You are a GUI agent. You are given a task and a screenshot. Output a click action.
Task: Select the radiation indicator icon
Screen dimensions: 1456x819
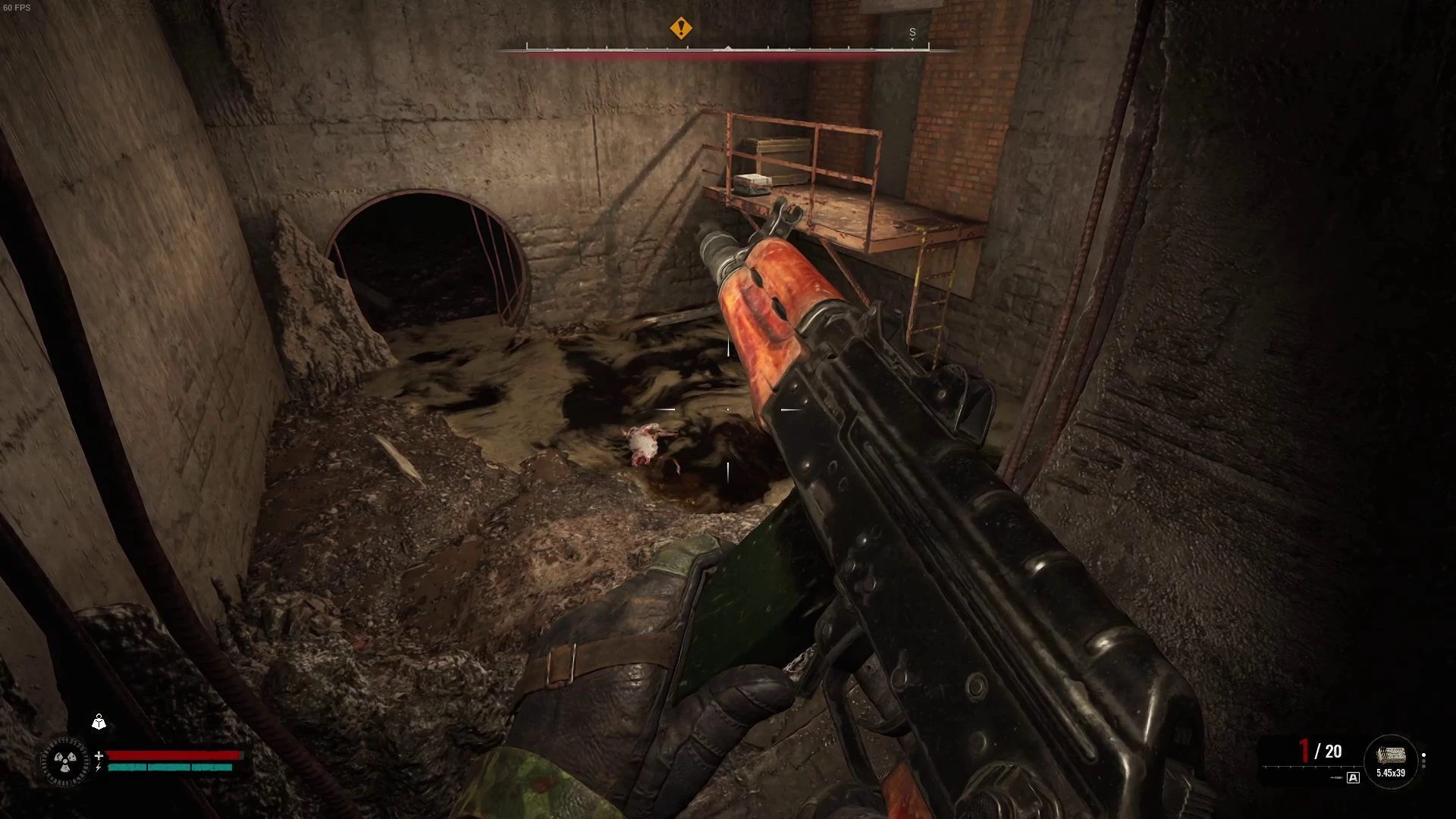click(65, 761)
